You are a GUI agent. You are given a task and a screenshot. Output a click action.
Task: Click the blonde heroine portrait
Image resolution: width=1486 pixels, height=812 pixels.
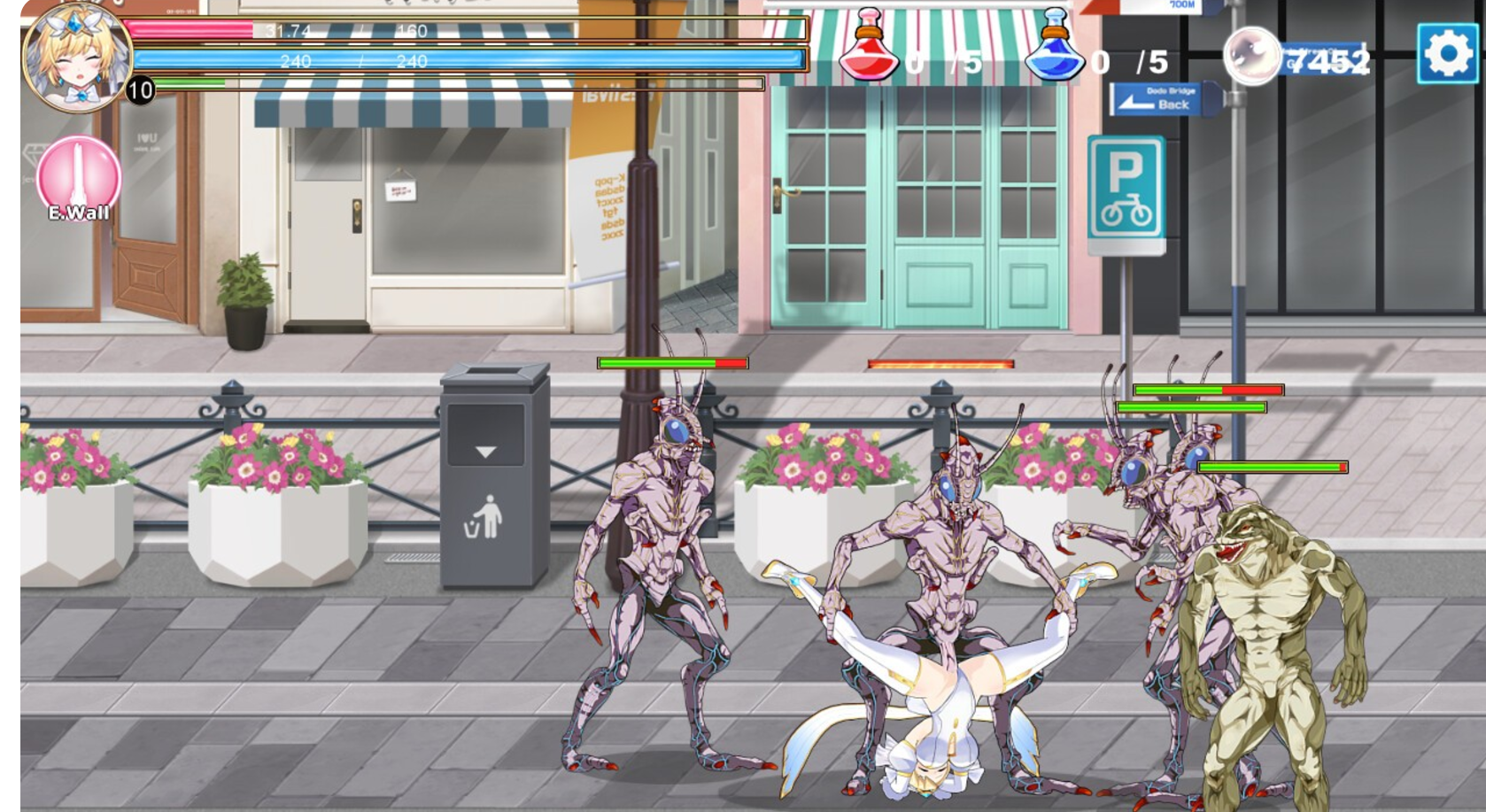[76, 57]
